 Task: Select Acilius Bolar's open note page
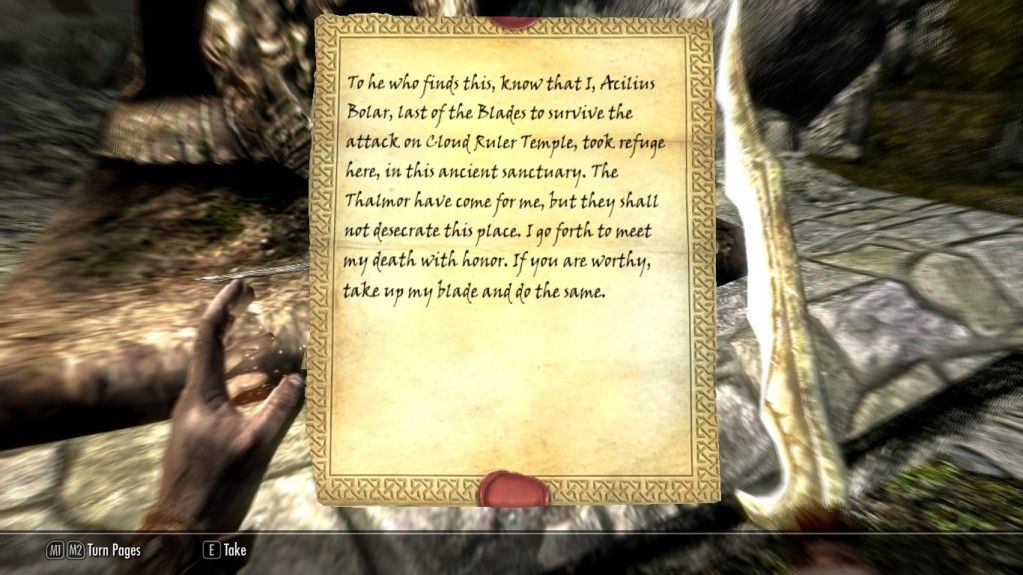click(x=514, y=260)
